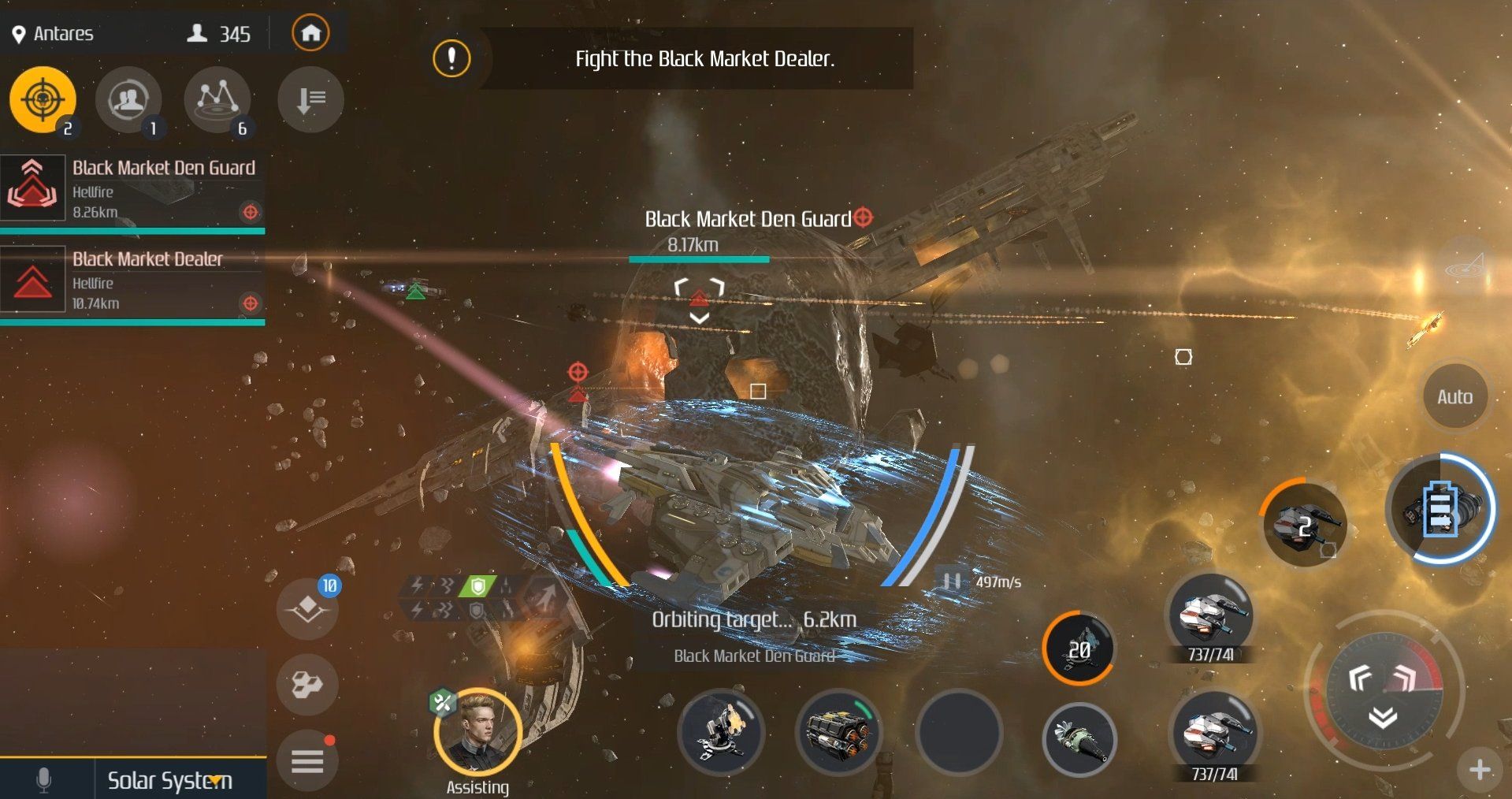Open the Solar System chat channel
This screenshot has height=799, width=1512.
click(x=170, y=780)
